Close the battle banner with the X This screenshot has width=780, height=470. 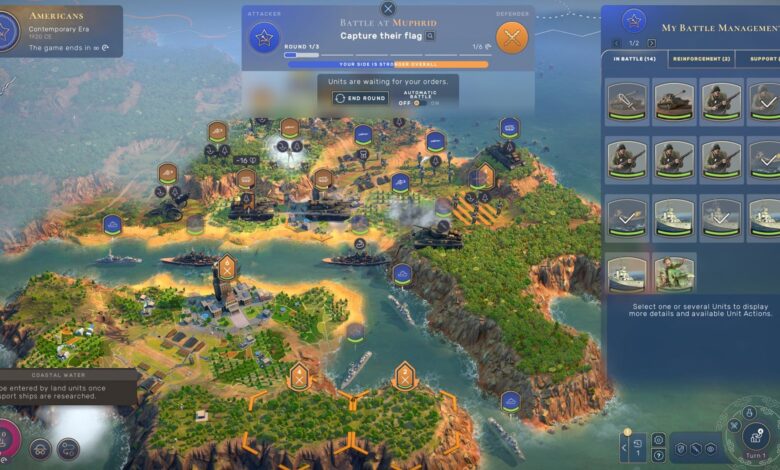tap(388, 9)
